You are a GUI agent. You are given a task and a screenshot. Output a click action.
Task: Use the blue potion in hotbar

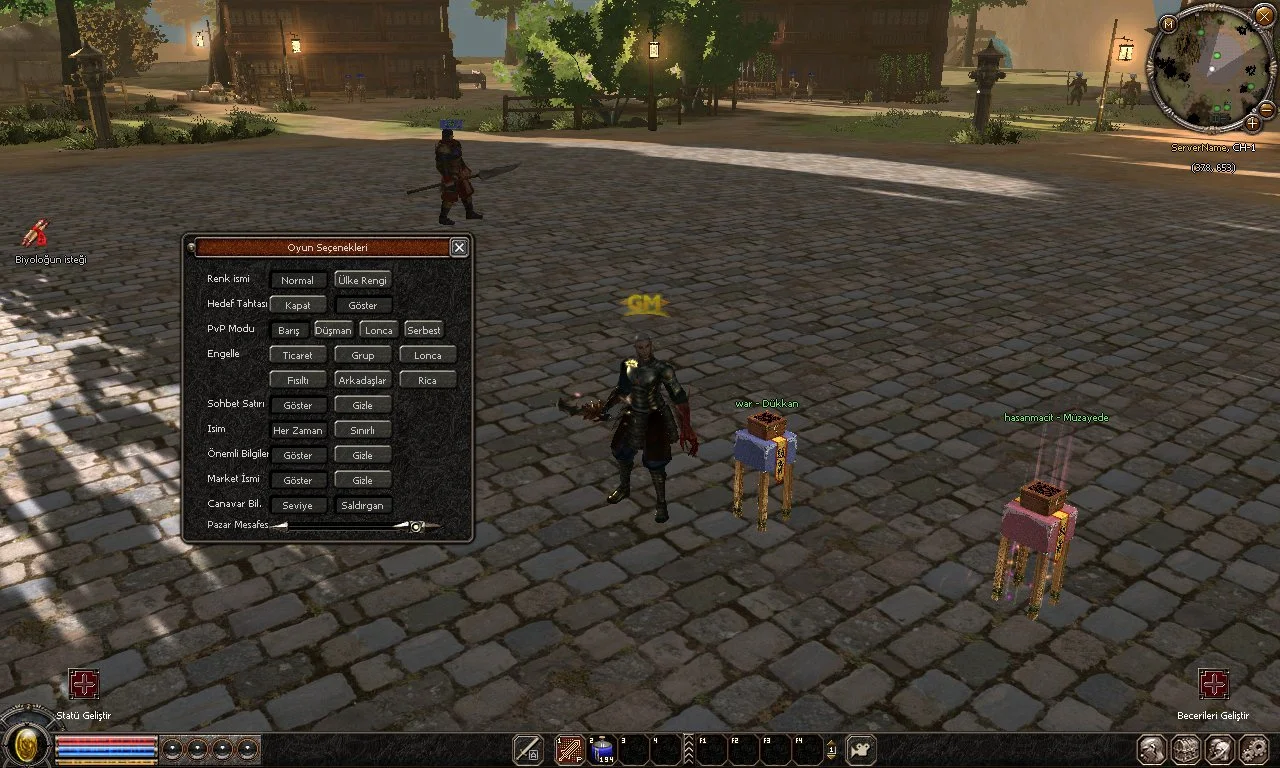[x=603, y=749]
